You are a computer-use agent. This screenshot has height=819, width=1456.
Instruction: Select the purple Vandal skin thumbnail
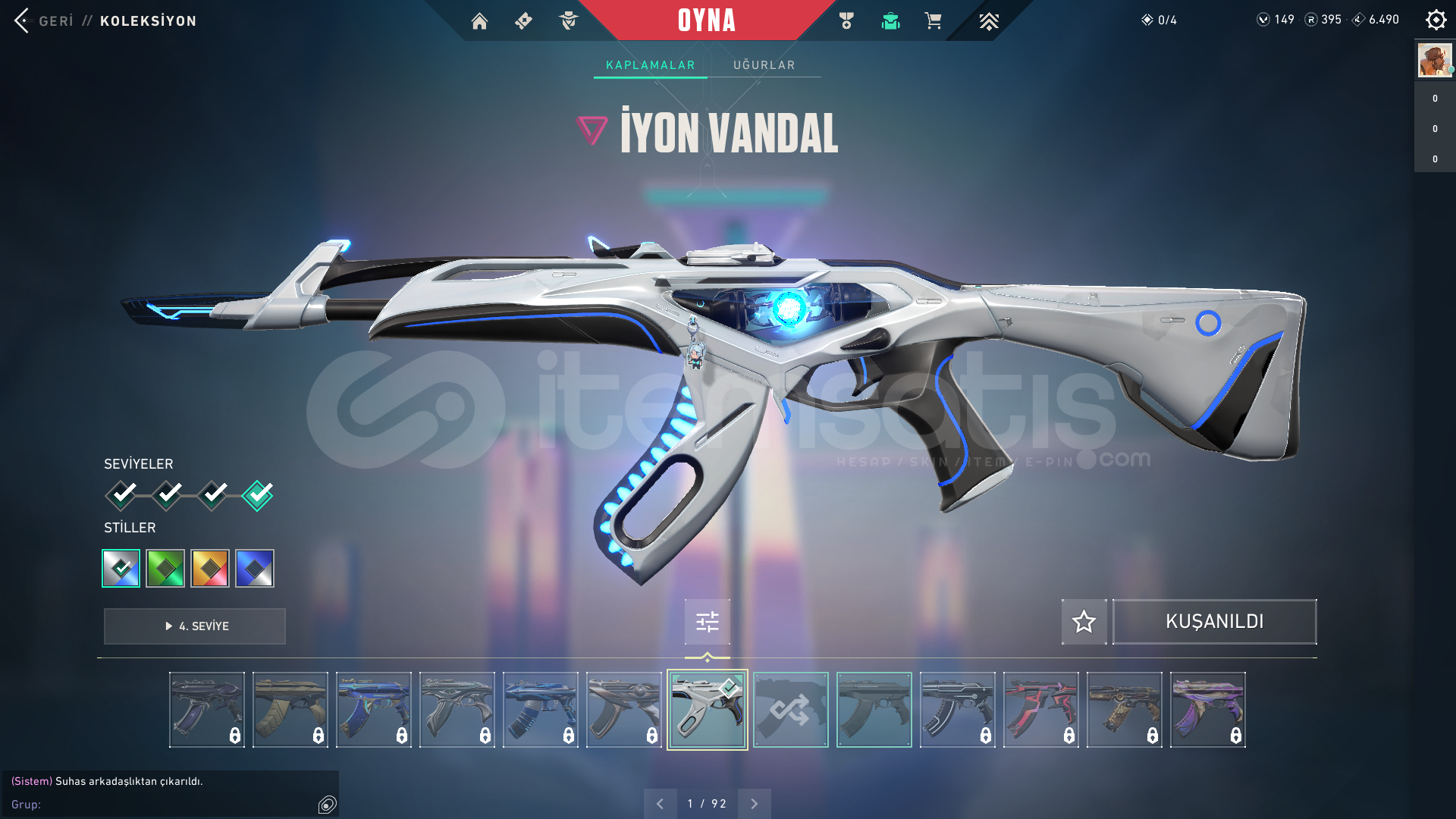pyautogui.click(x=1207, y=710)
